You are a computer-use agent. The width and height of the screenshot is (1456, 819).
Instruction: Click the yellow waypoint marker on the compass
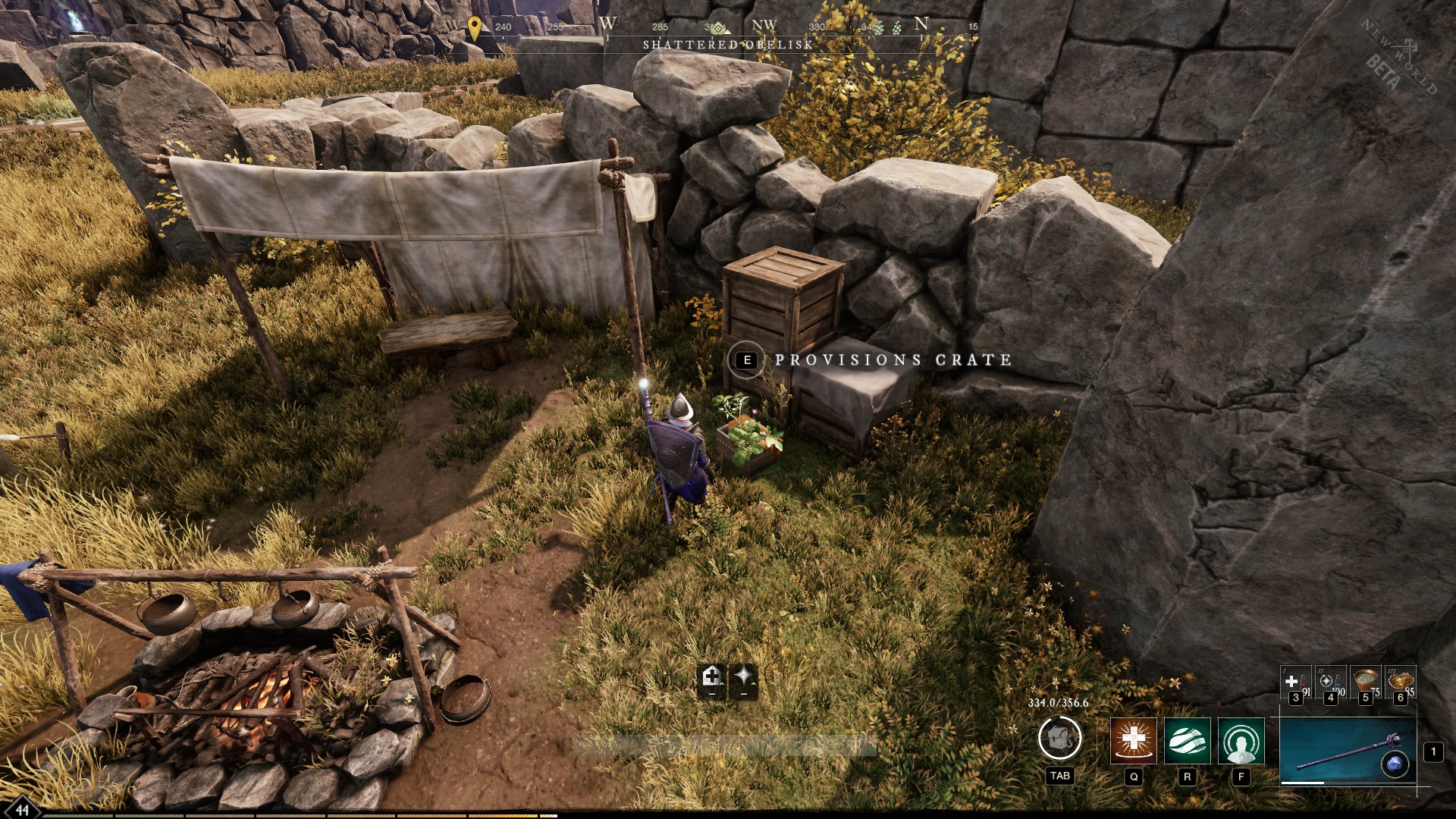pyautogui.click(x=474, y=27)
